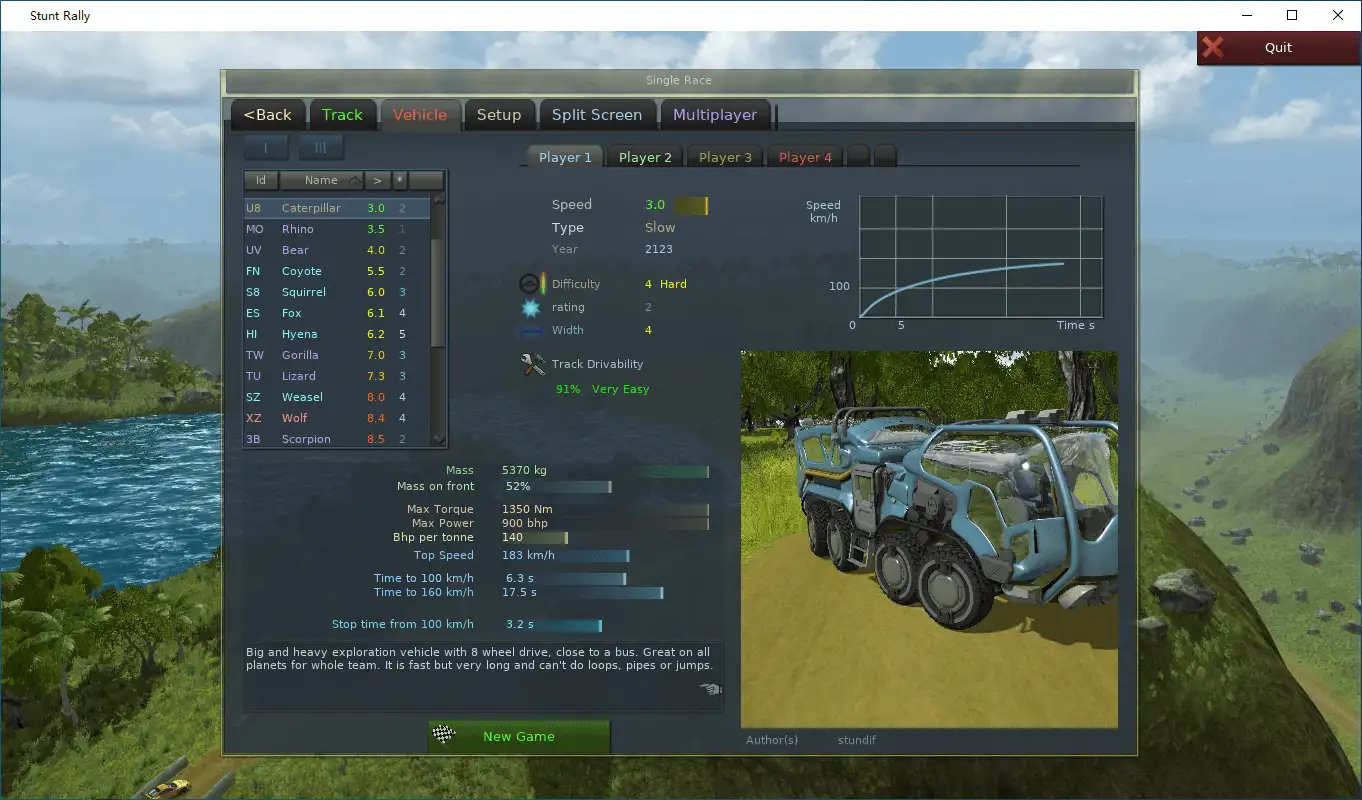This screenshot has height=800, width=1362.
Task: Start a New Game
Action: [518, 737]
